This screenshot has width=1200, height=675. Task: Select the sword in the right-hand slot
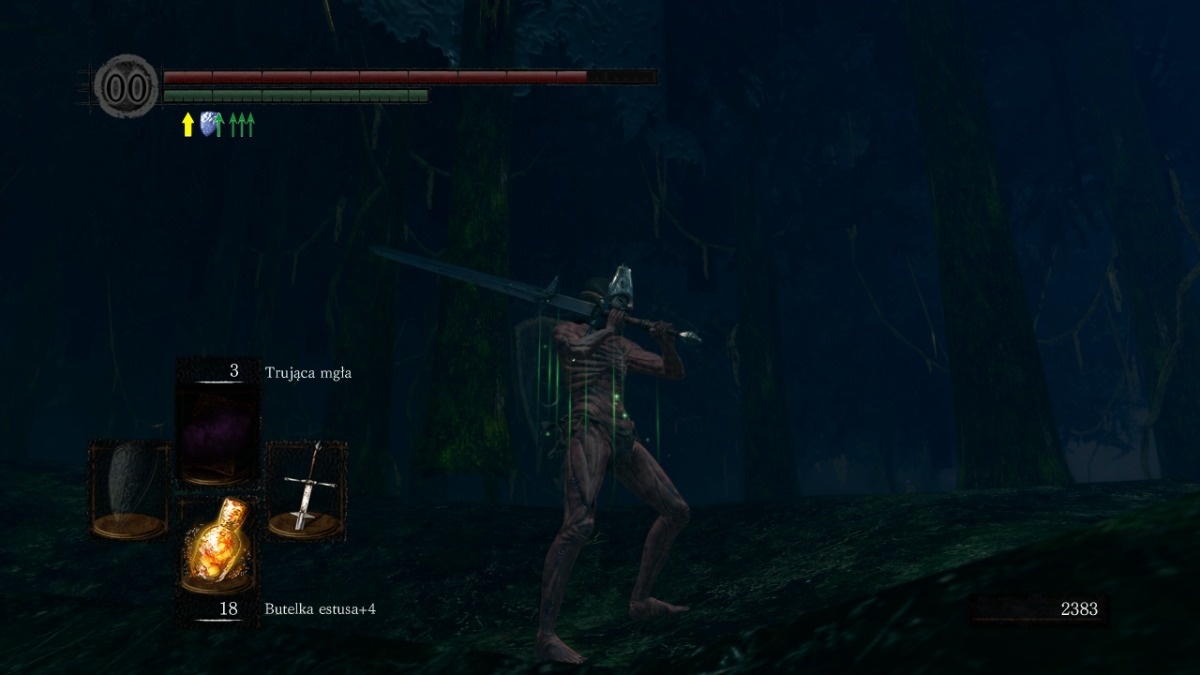tap(306, 490)
